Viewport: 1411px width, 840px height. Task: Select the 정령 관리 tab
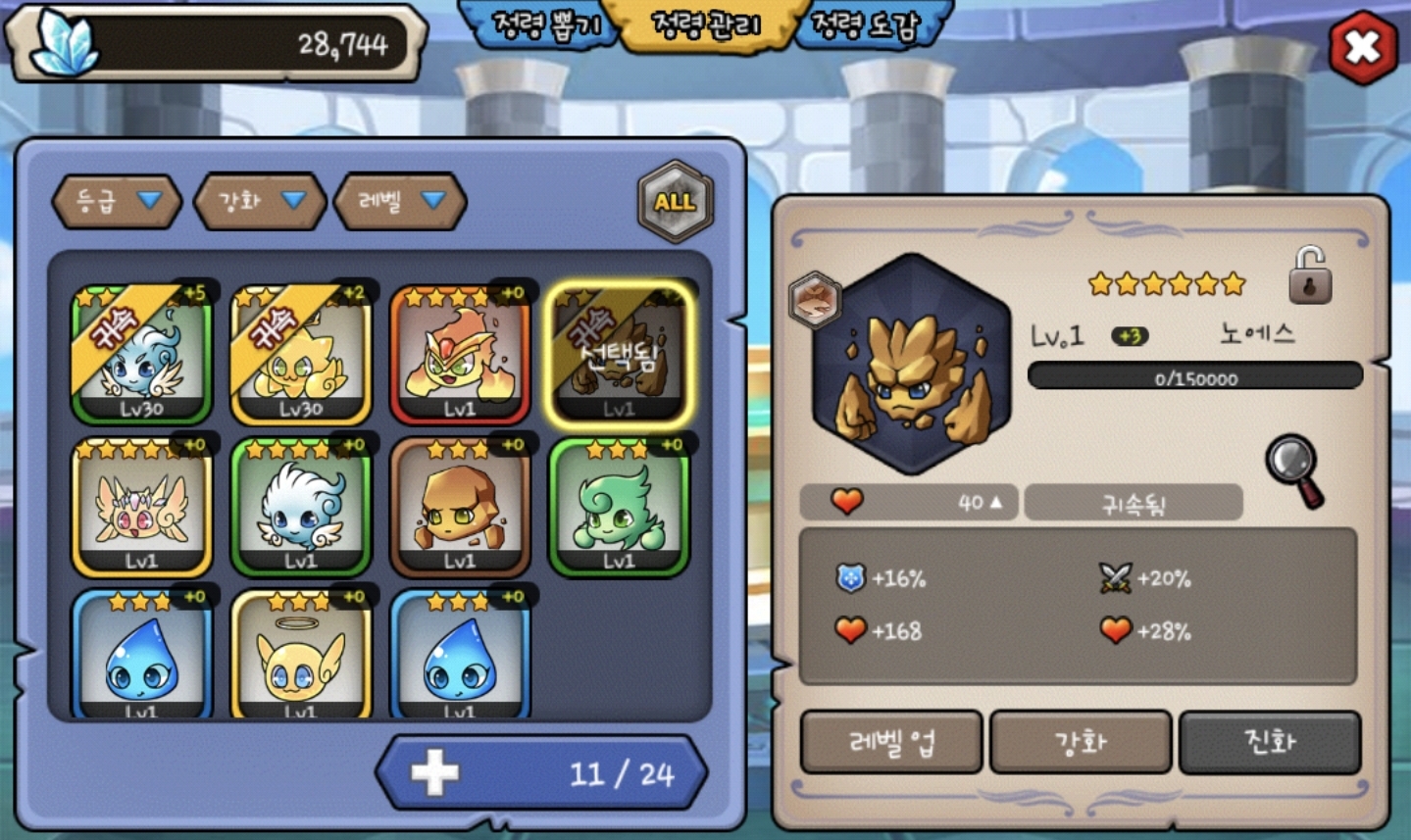coord(706,25)
